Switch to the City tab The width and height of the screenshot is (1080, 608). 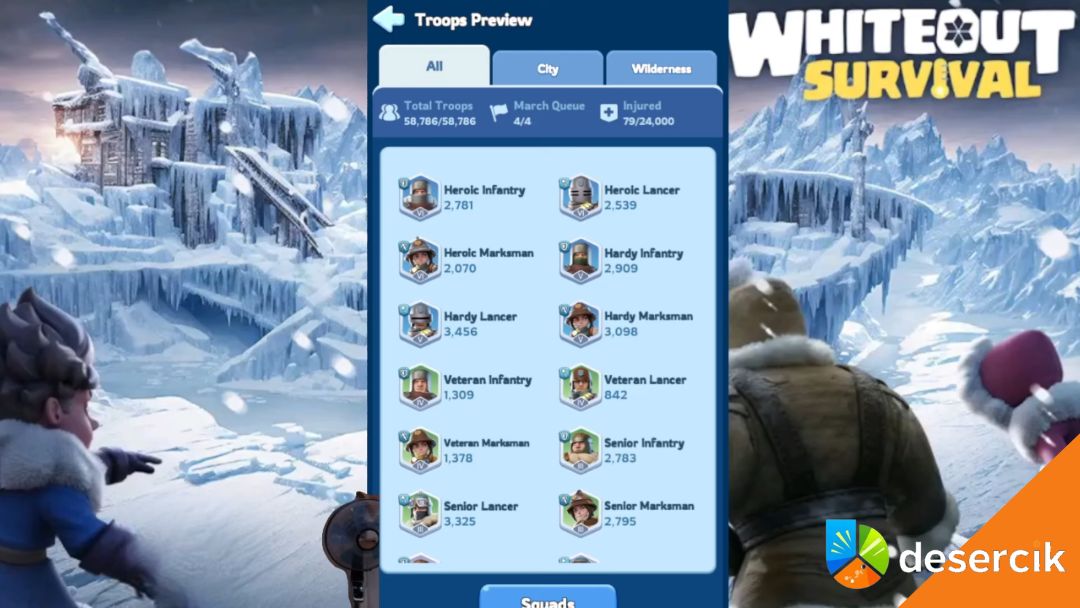click(x=548, y=69)
